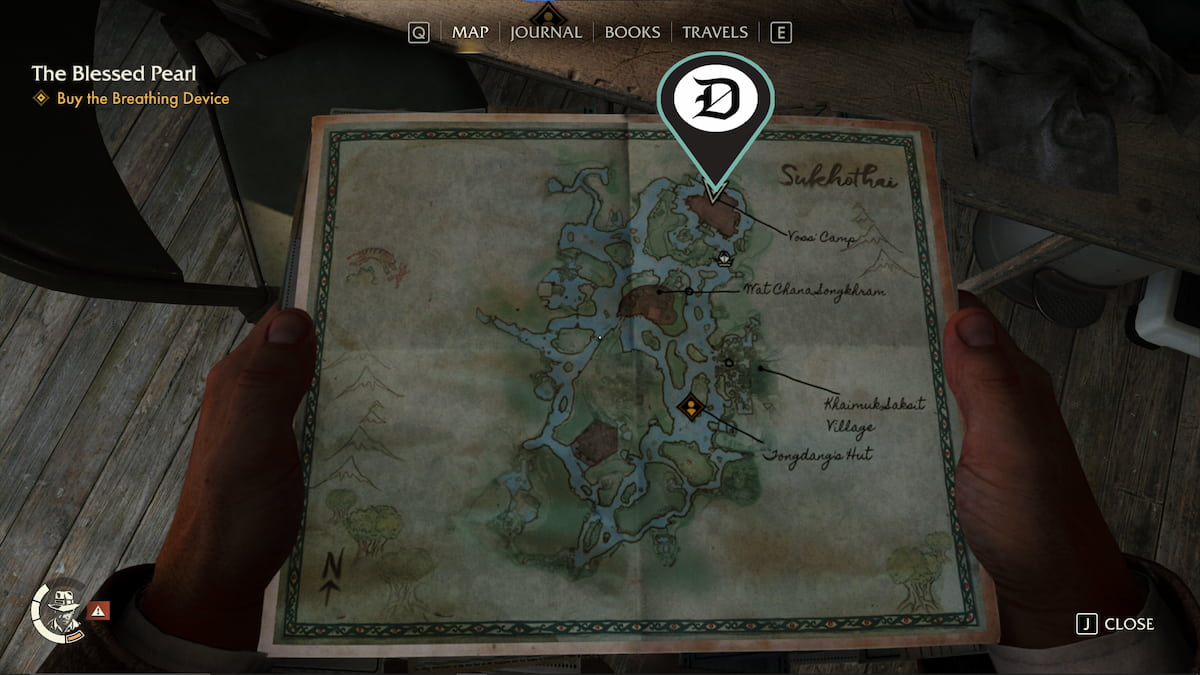This screenshot has width=1200, height=675.
Task: Open the Journal tab
Action: (x=545, y=32)
